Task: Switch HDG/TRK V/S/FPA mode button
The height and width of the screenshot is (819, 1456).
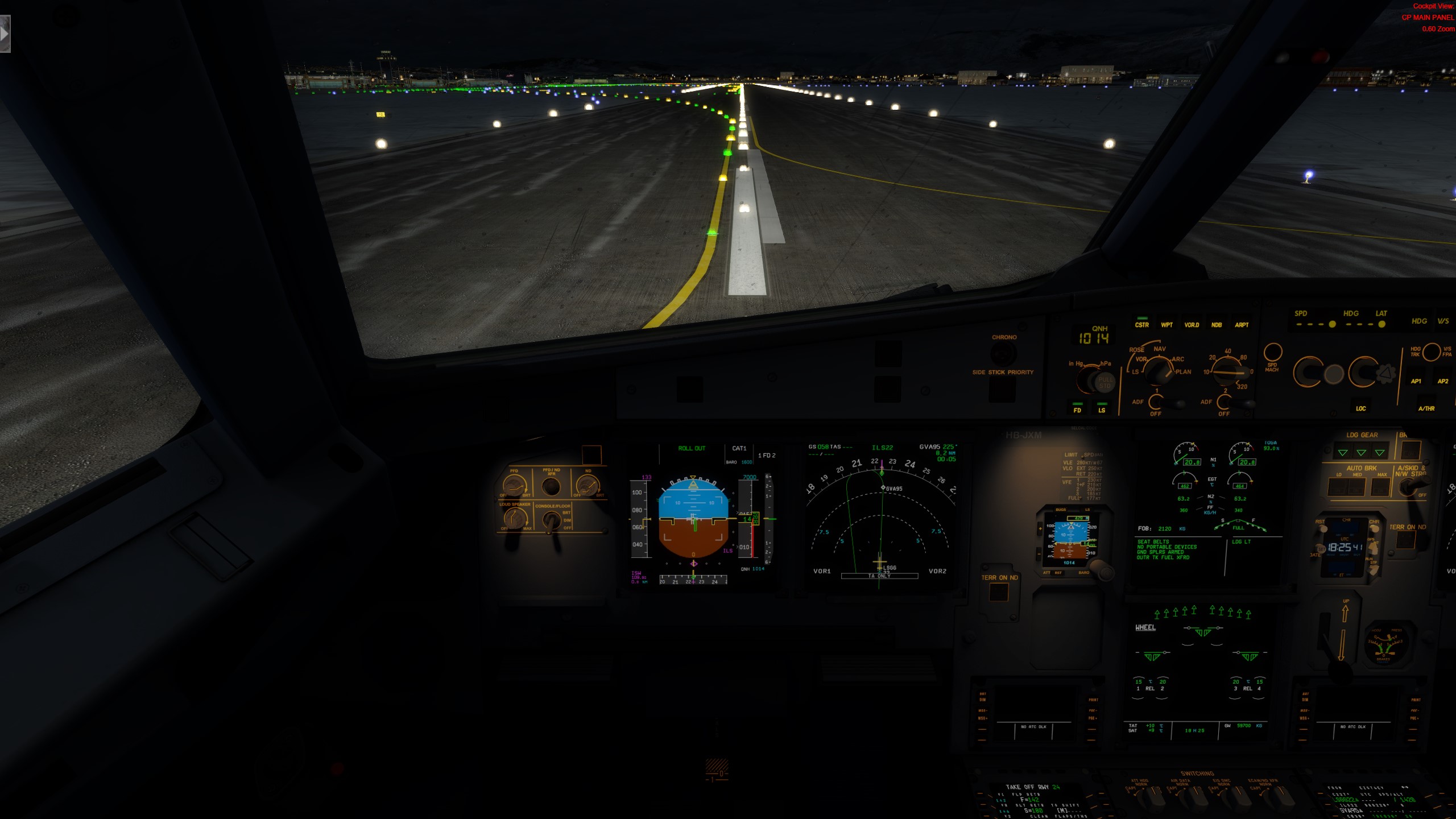Action: point(1432,351)
